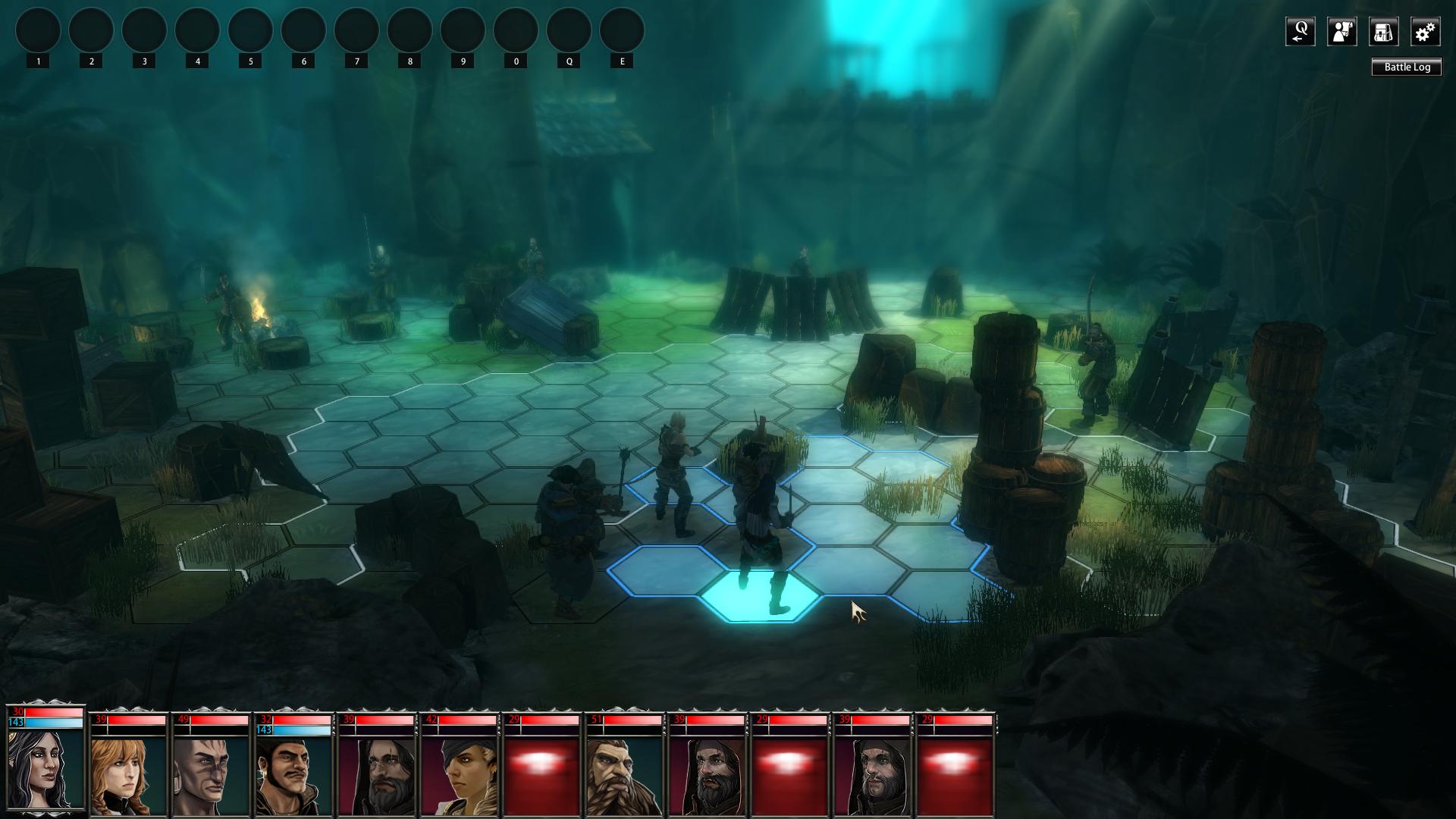Screen dimensions: 1456x819
Task: Click the Q arrow button
Action: pyautogui.click(x=1300, y=32)
